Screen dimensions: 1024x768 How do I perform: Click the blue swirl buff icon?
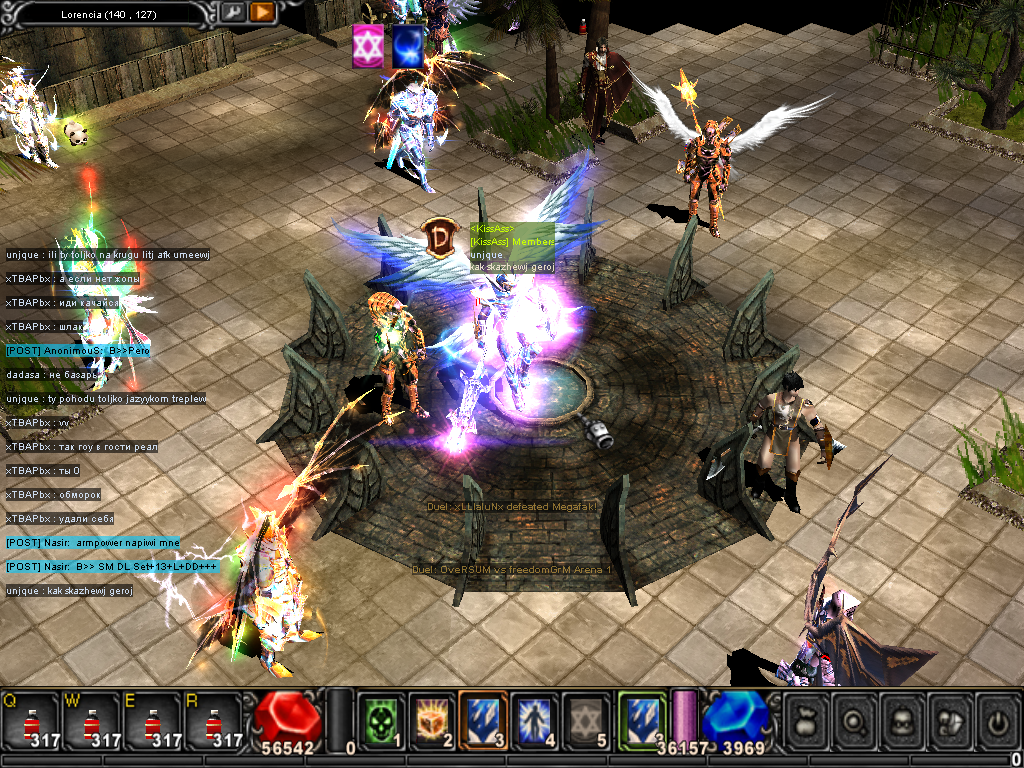point(407,47)
